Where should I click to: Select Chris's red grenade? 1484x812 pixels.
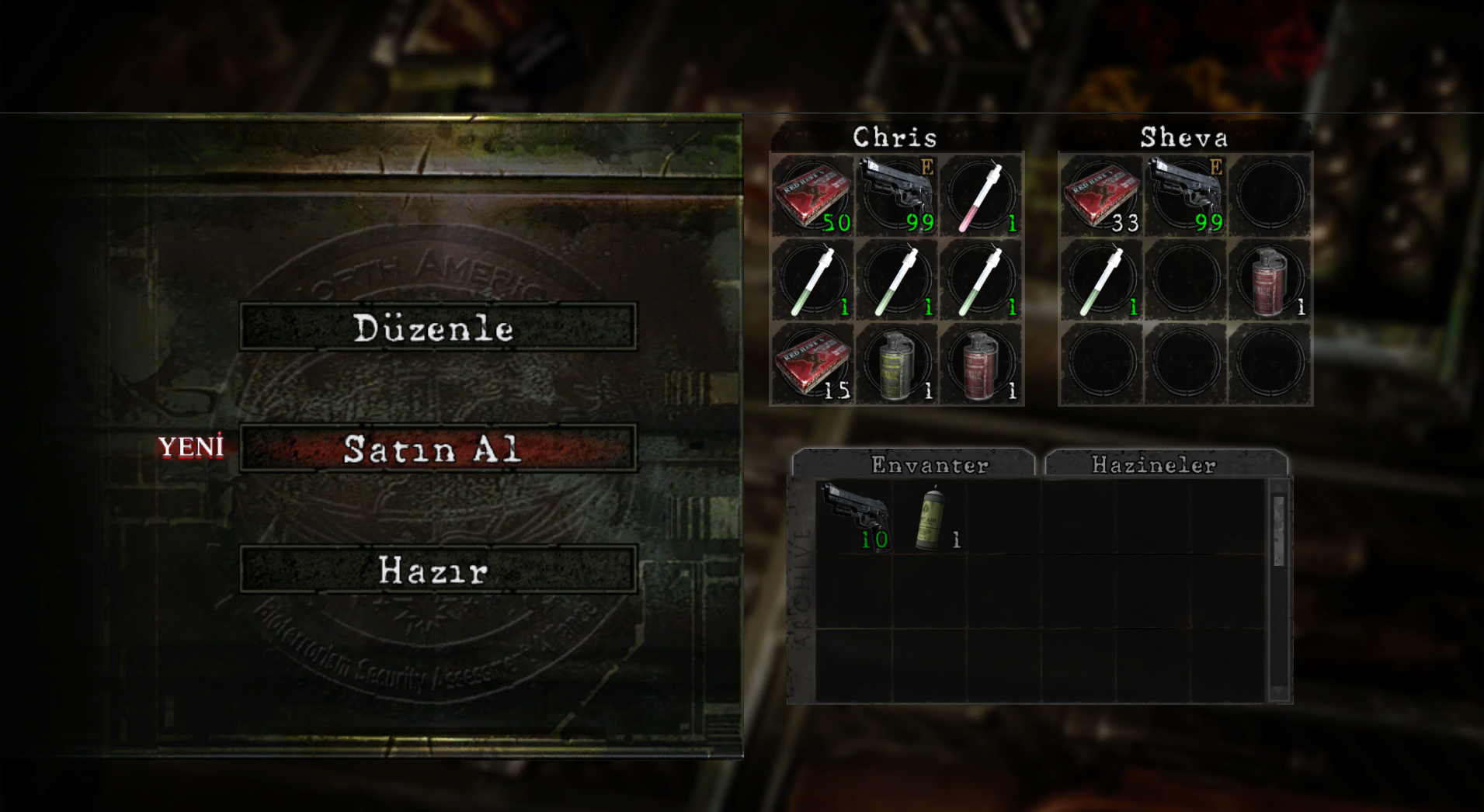(981, 363)
